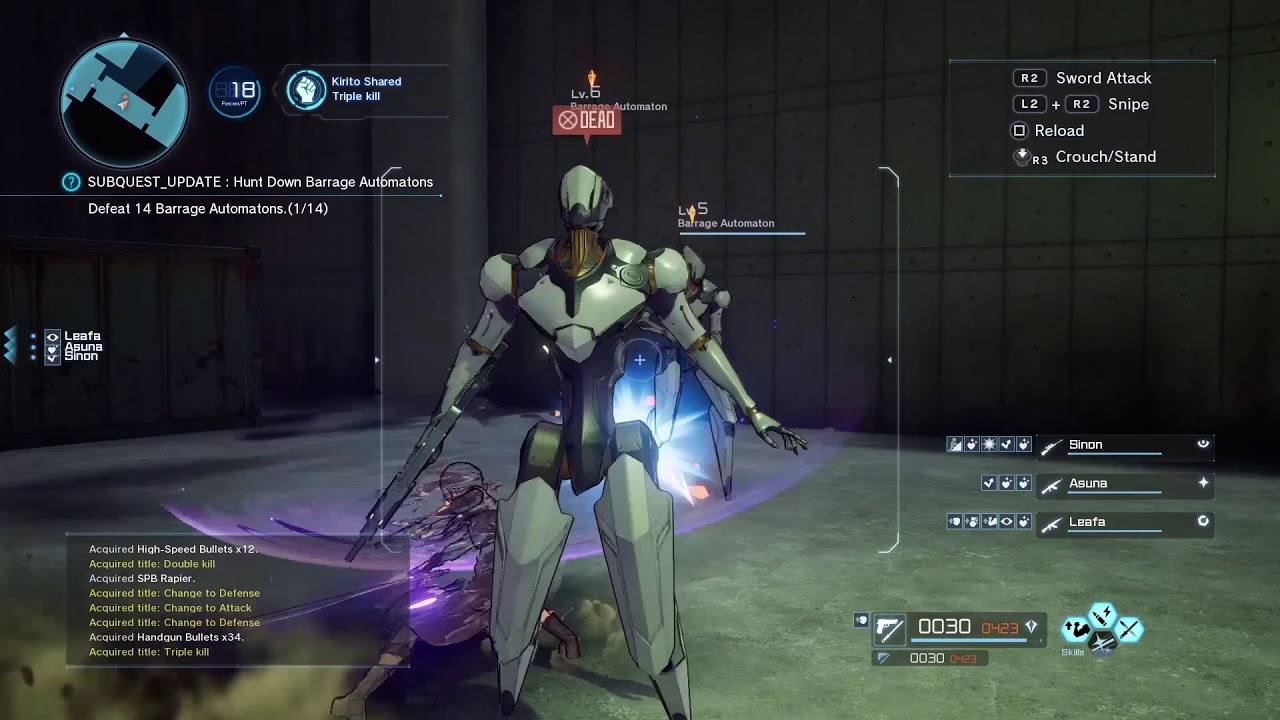Toggle the refresh status icon next to Leafa
The image size is (1280, 720).
click(1204, 521)
